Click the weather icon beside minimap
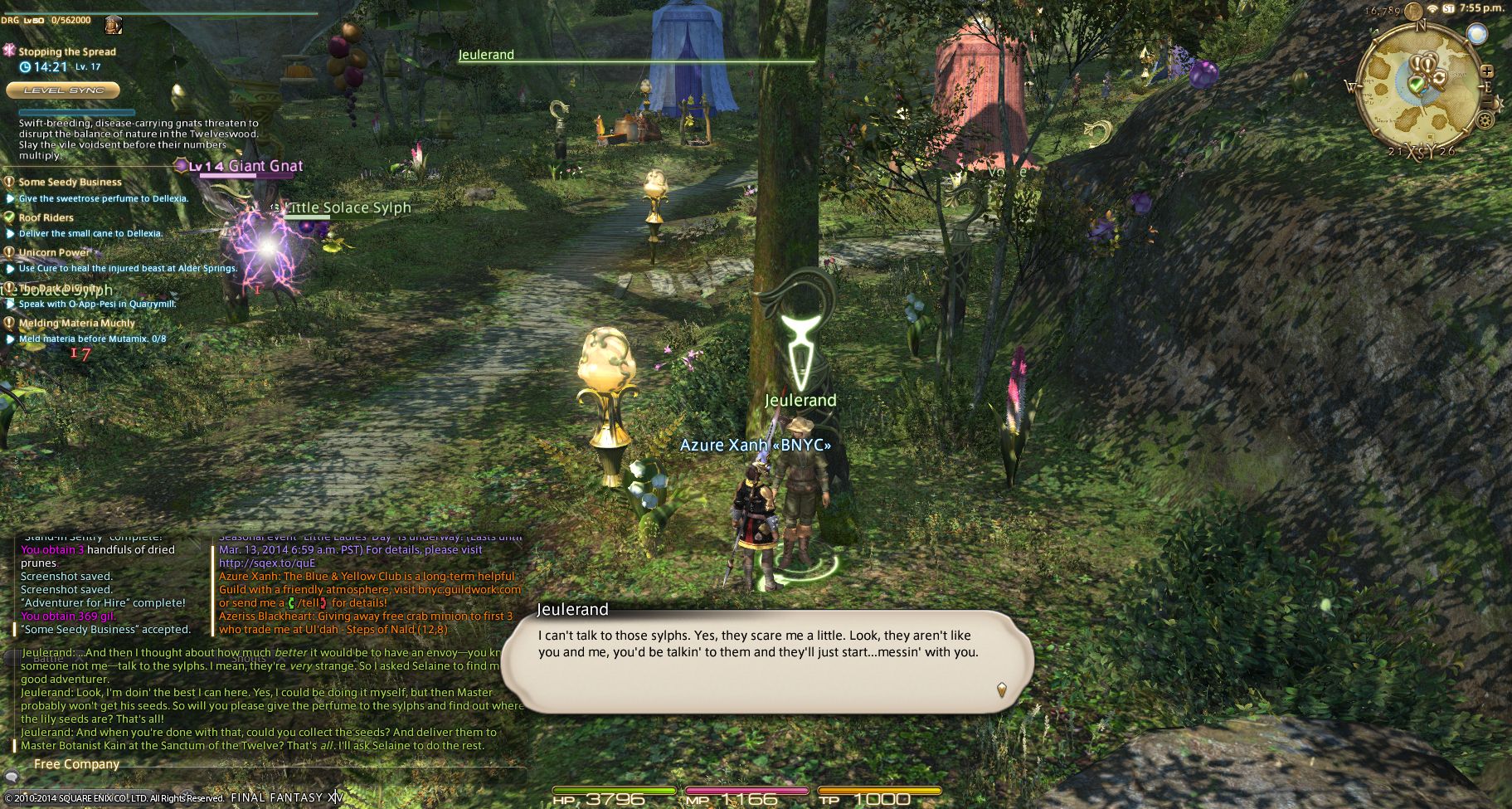1512x809 pixels. (x=1476, y=34)
